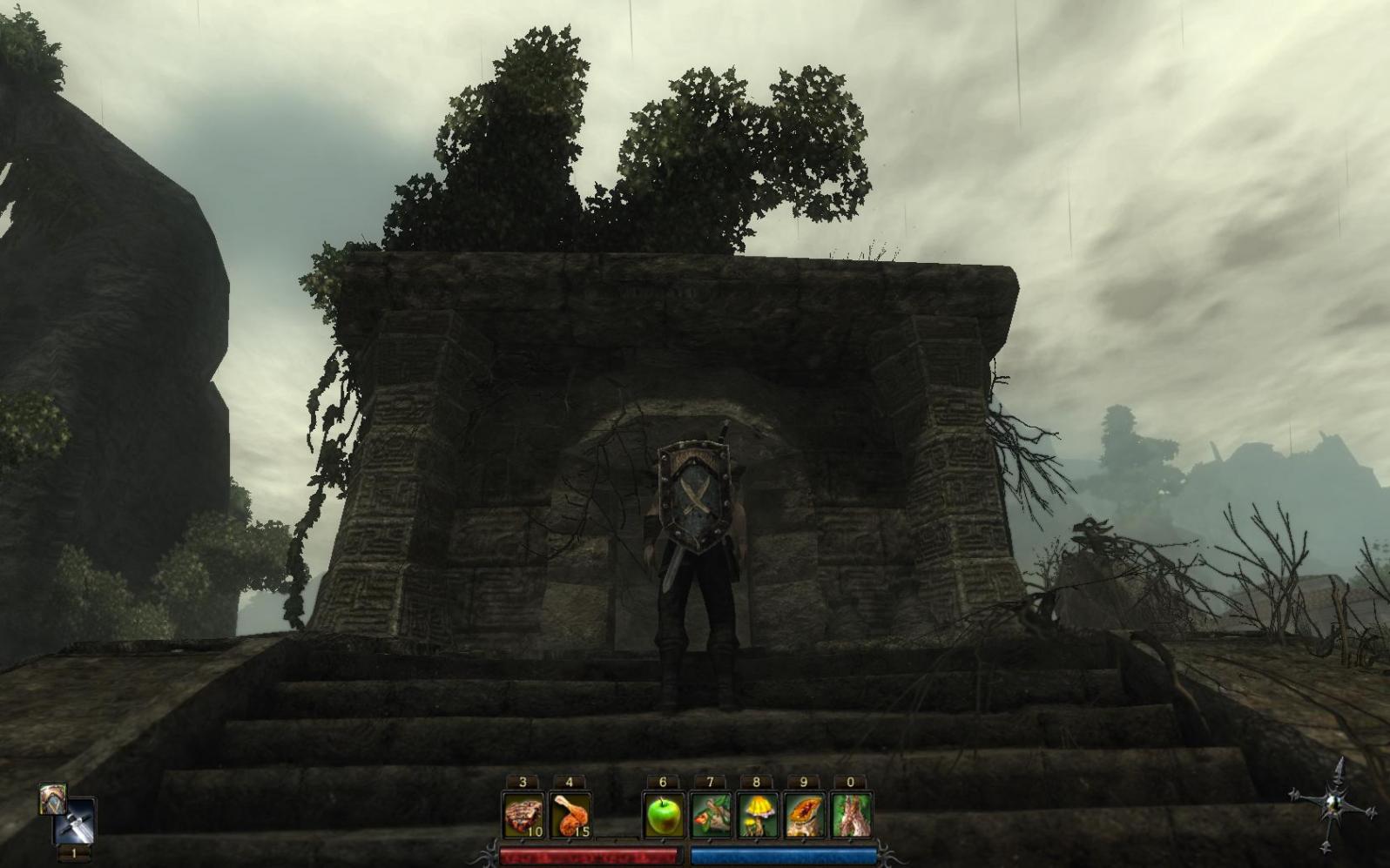This screenshot has height=868, width=1390.
Task: Activate the orange fungus item in slot 9
Action: point(804,817)
